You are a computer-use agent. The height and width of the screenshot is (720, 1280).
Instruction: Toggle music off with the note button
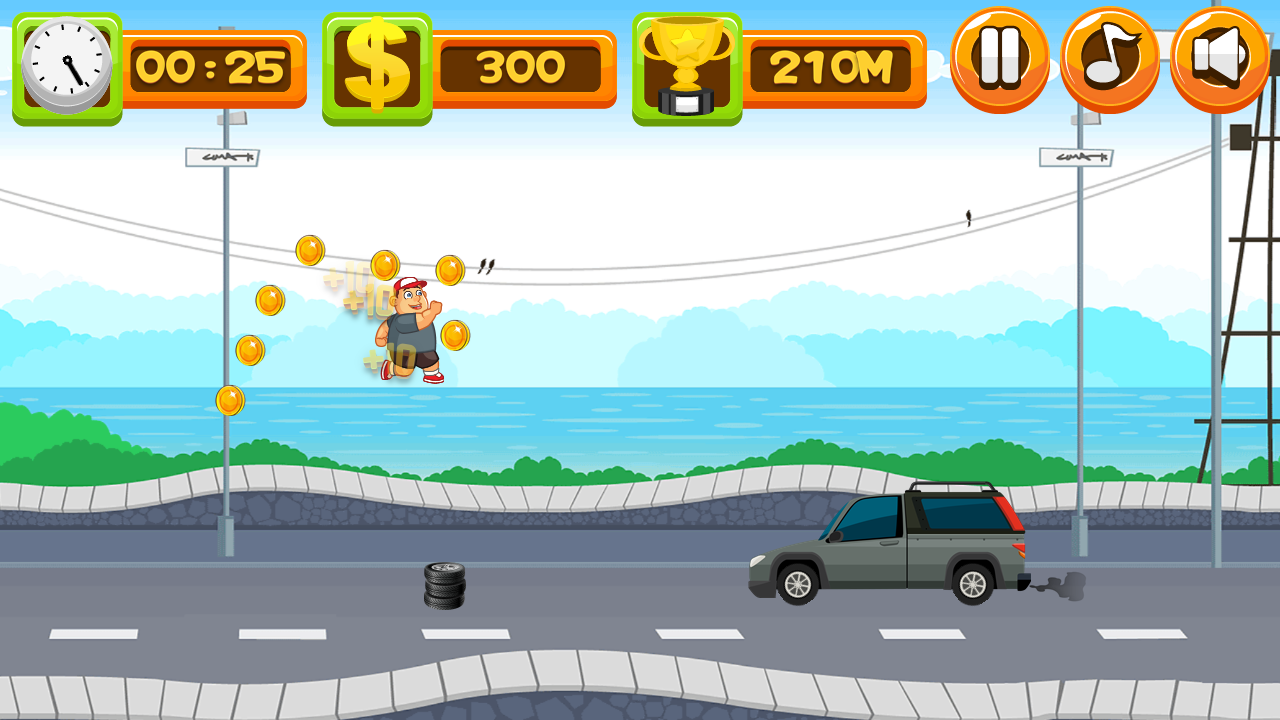(x=1110, y=57)
